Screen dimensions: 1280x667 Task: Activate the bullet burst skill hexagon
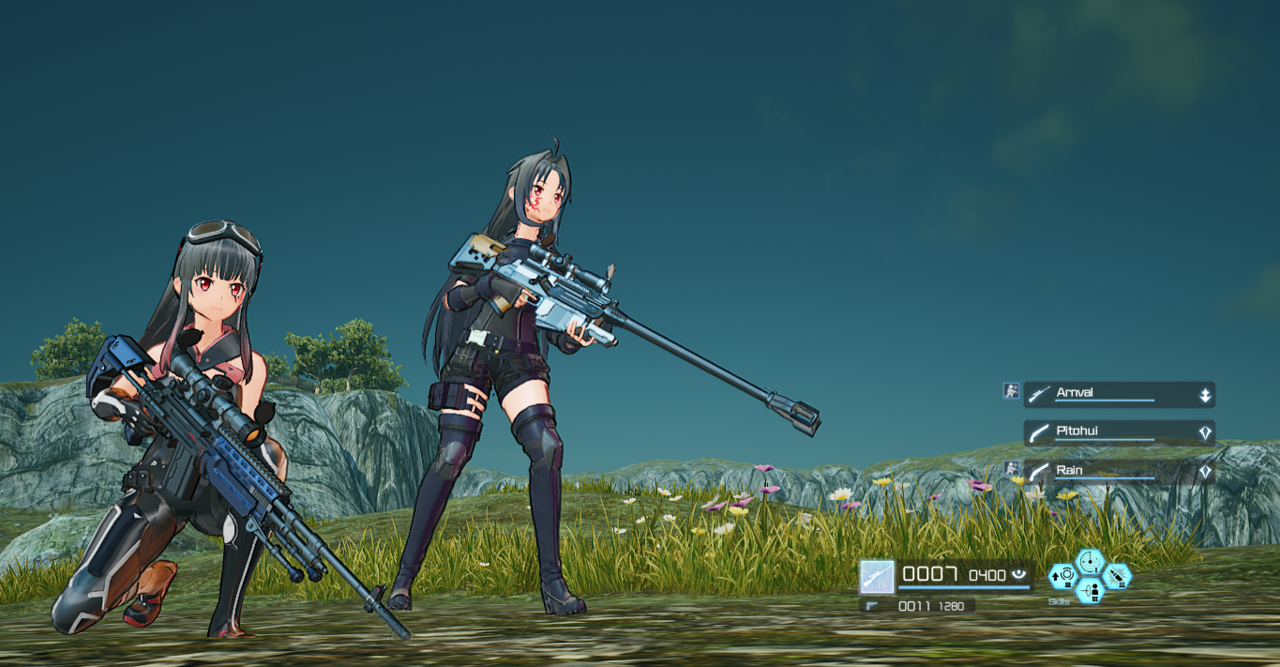pyautogui.click(x=1118, y=576)
